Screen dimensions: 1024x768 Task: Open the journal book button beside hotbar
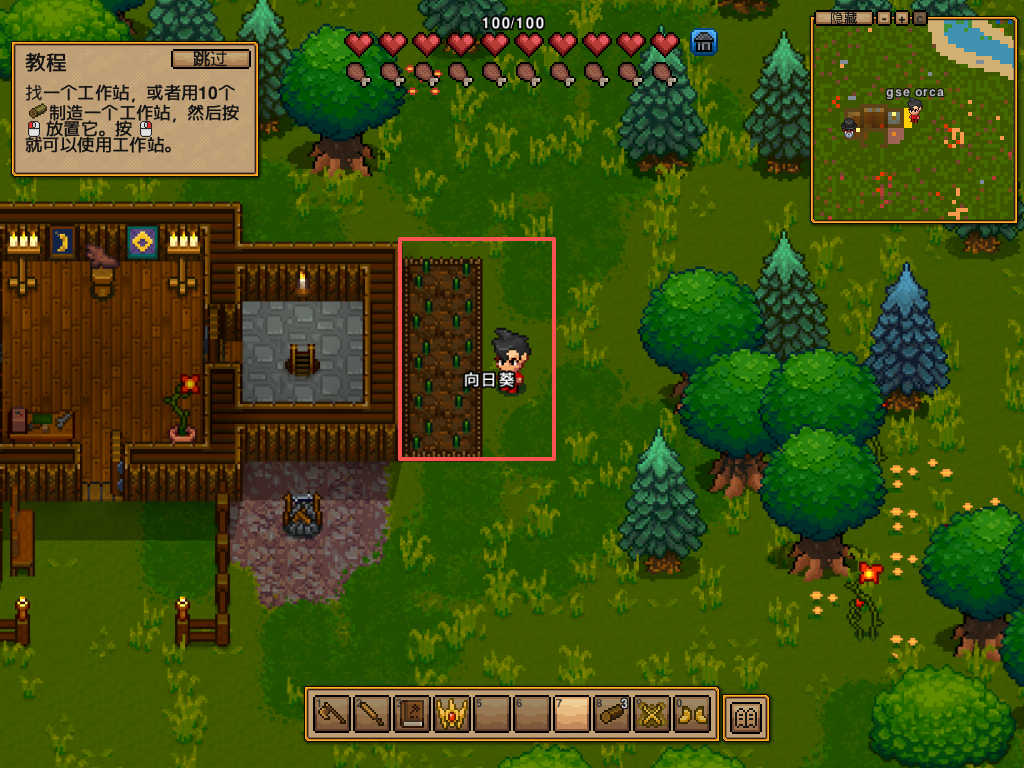(746, 716)
